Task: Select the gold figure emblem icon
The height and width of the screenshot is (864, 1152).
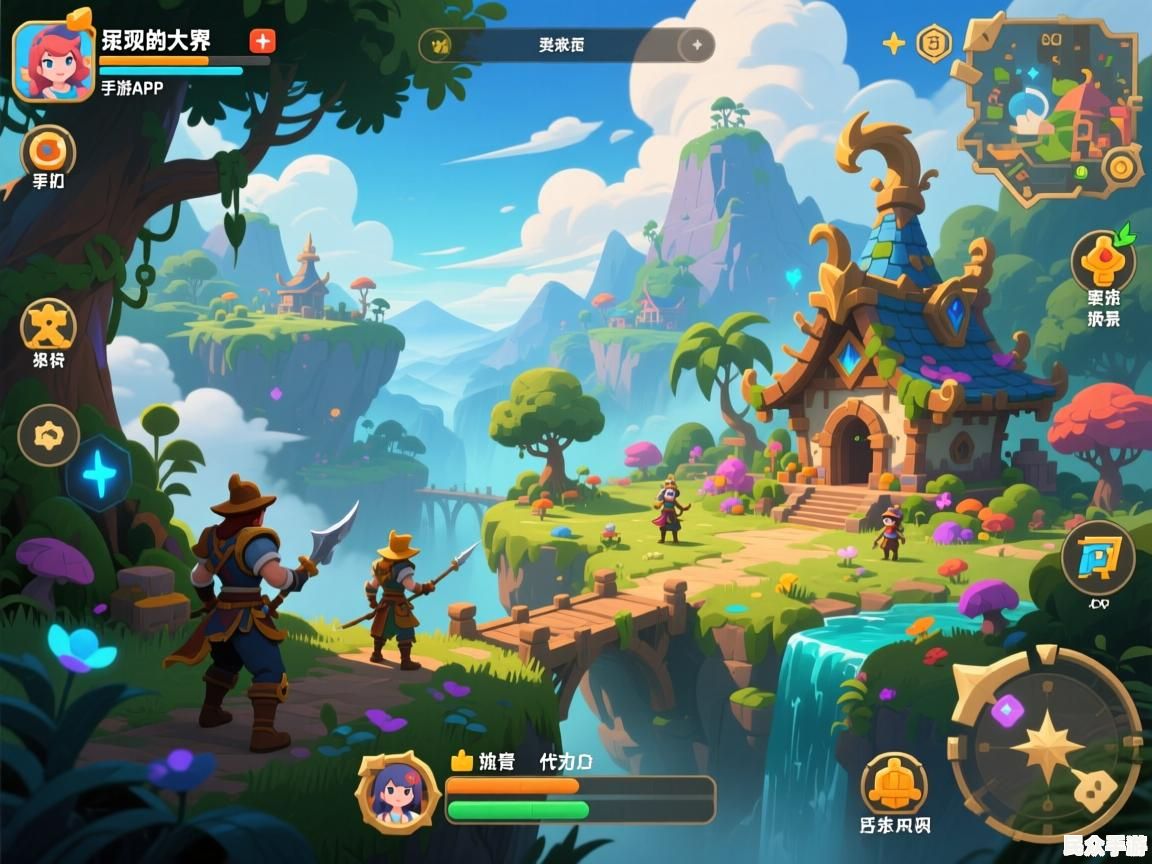Action: pos(48,325)
